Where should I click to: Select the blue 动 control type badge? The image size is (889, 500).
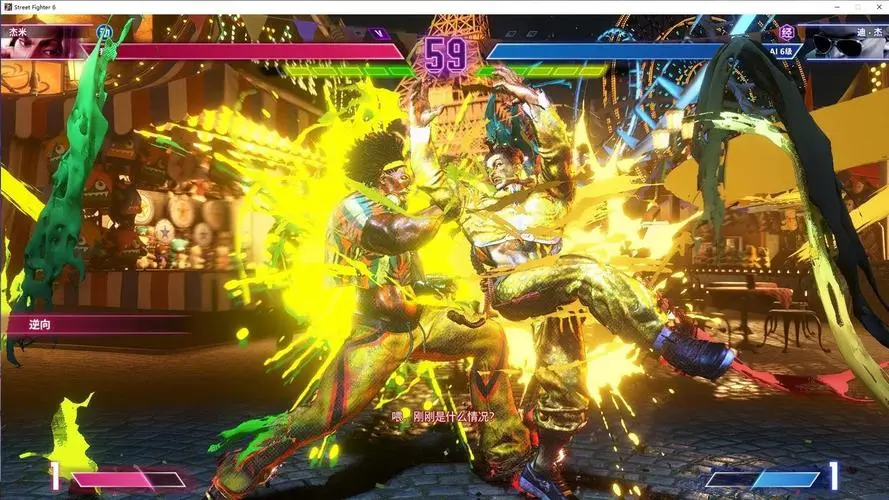point(103,32)
